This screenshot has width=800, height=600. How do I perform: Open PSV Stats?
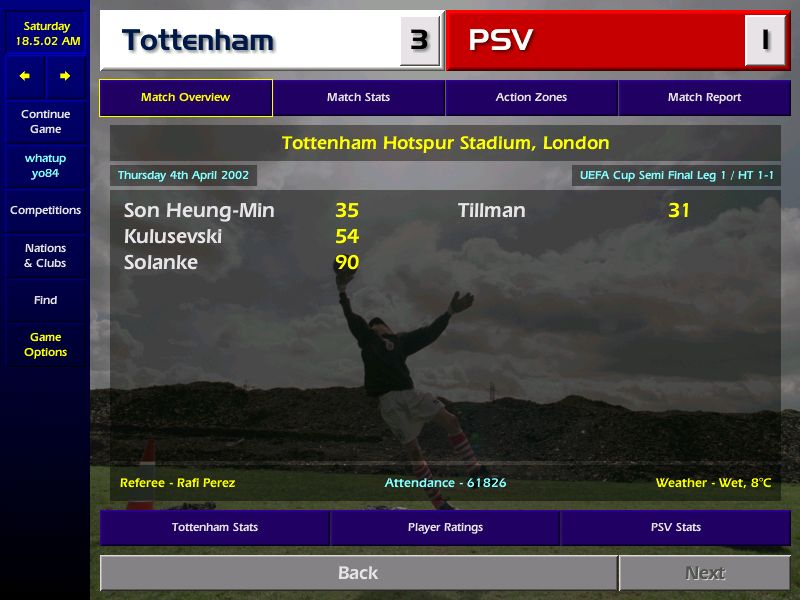(x=675, y=528)
